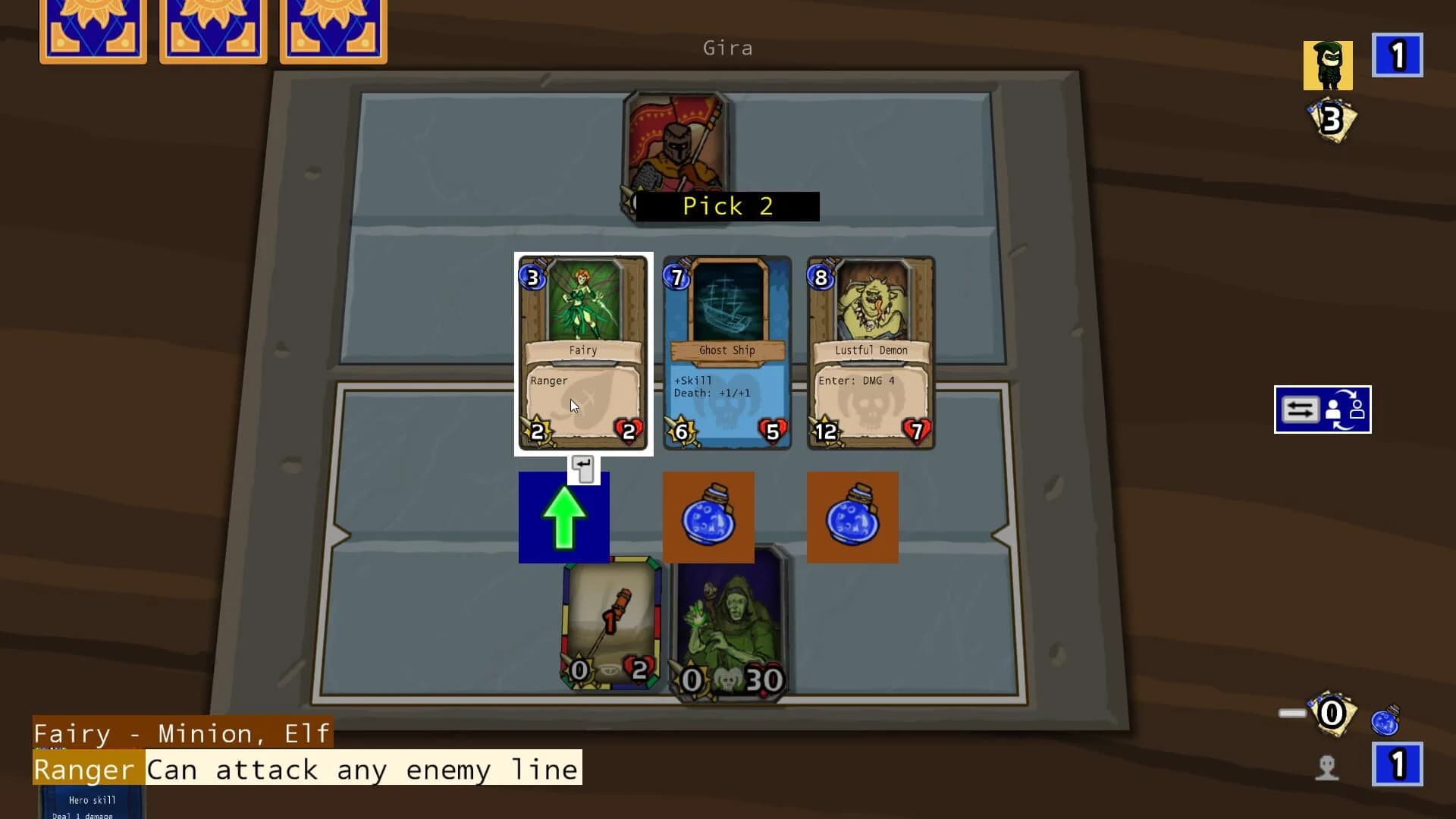Click the right mana potion slot
1456x819 pixels.
tap(852, 517)
